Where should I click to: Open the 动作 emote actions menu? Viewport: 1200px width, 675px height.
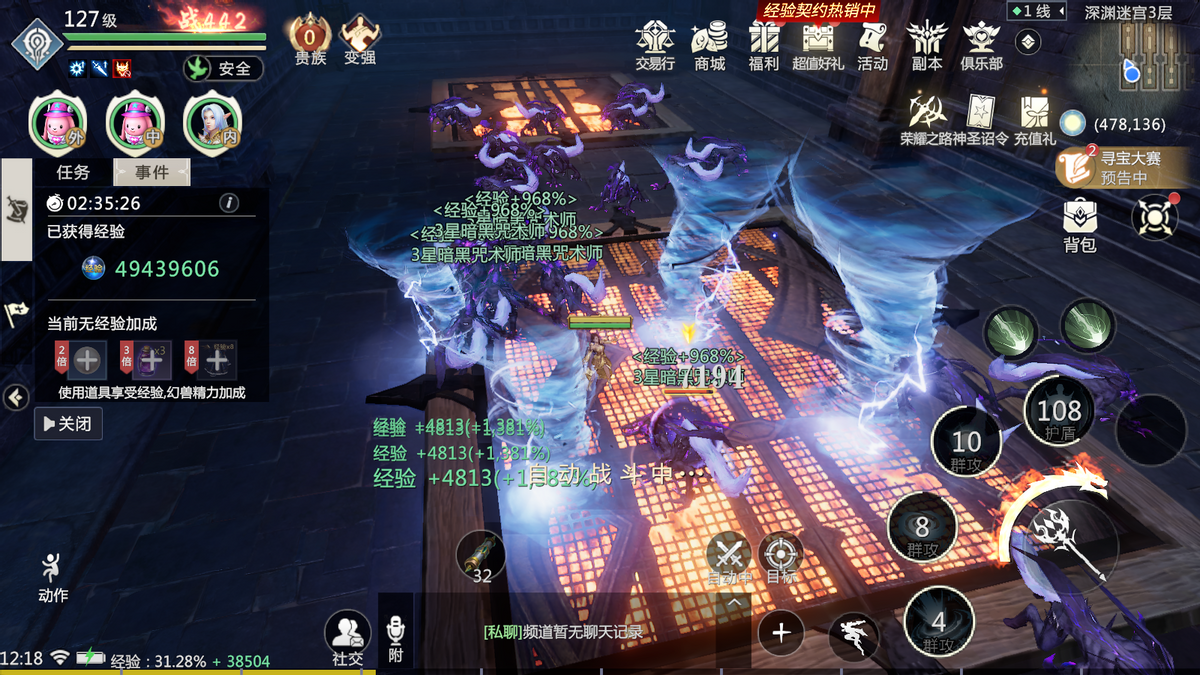coord(53,577)
